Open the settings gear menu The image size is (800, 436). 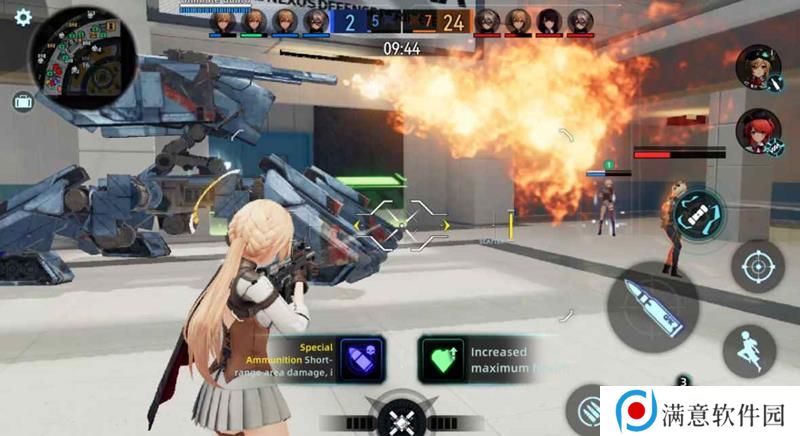tap(22, 17)
